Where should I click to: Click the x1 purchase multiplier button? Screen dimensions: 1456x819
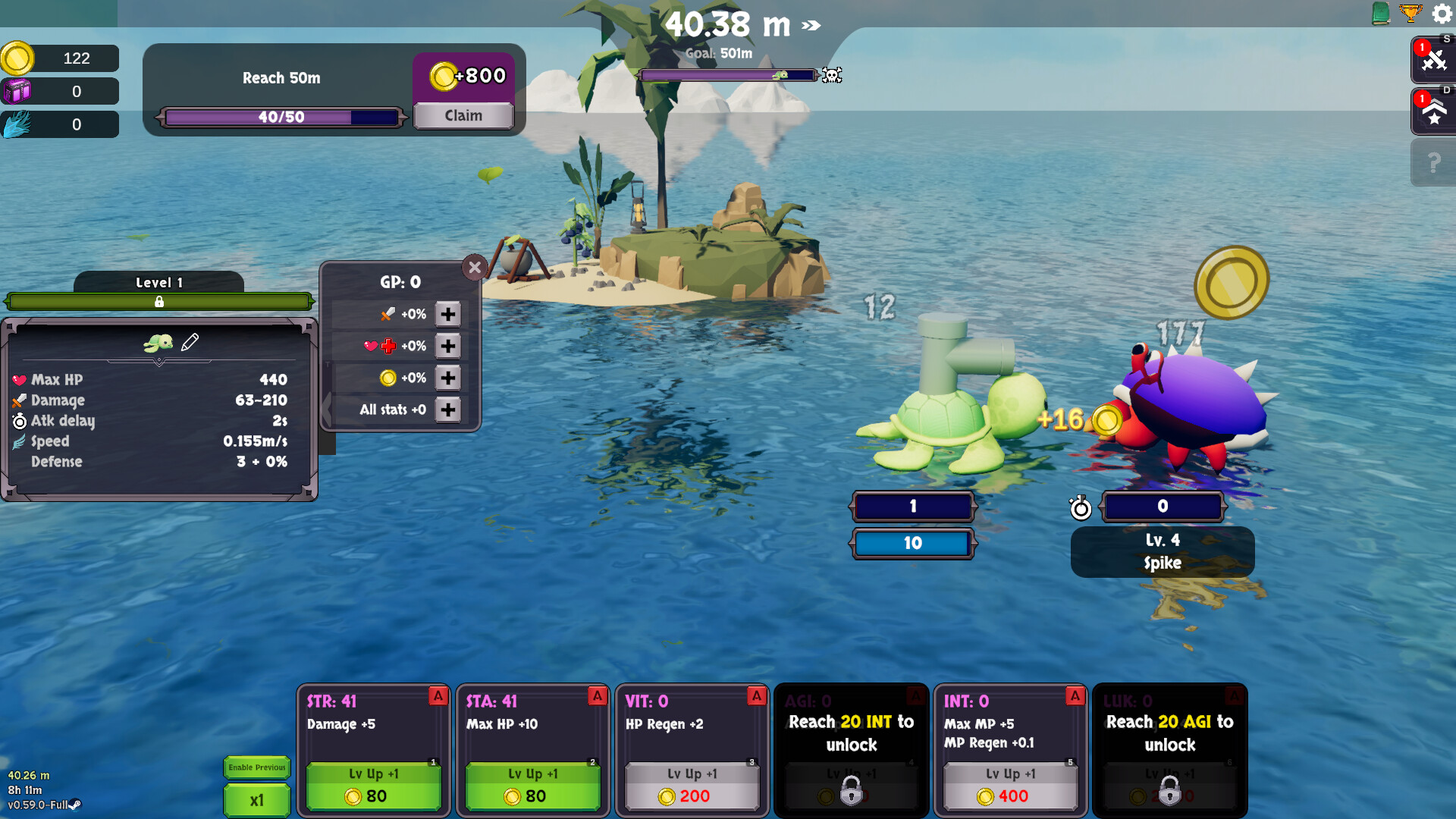pos(256,800)
